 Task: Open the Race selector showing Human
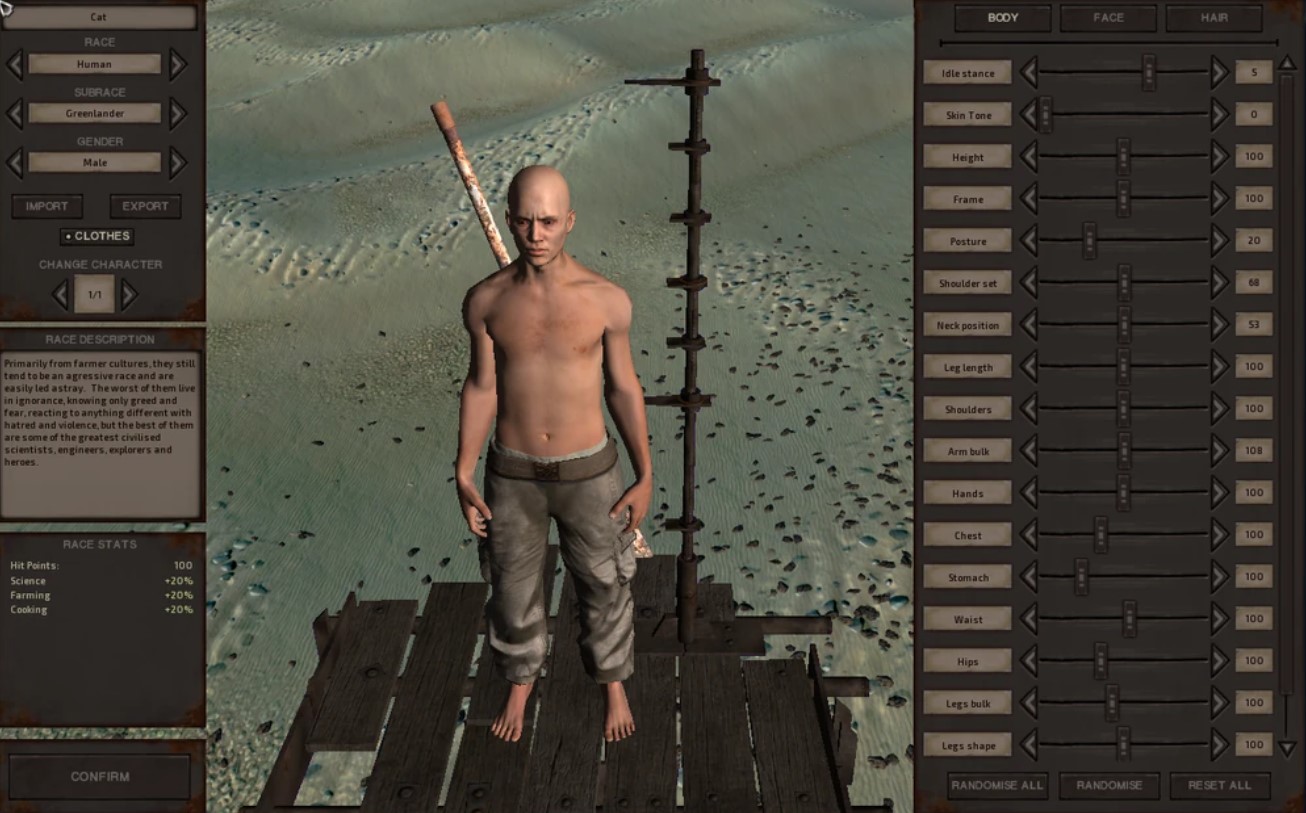tap(97, 63)
